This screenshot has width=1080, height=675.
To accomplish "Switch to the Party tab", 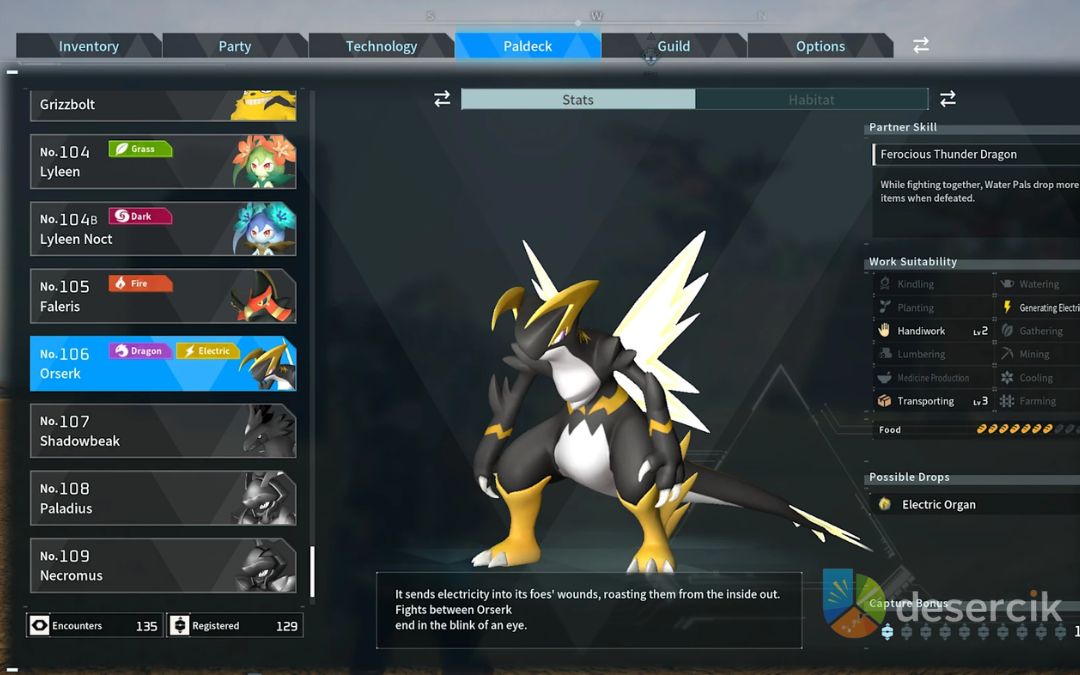I will click(235, 46).
